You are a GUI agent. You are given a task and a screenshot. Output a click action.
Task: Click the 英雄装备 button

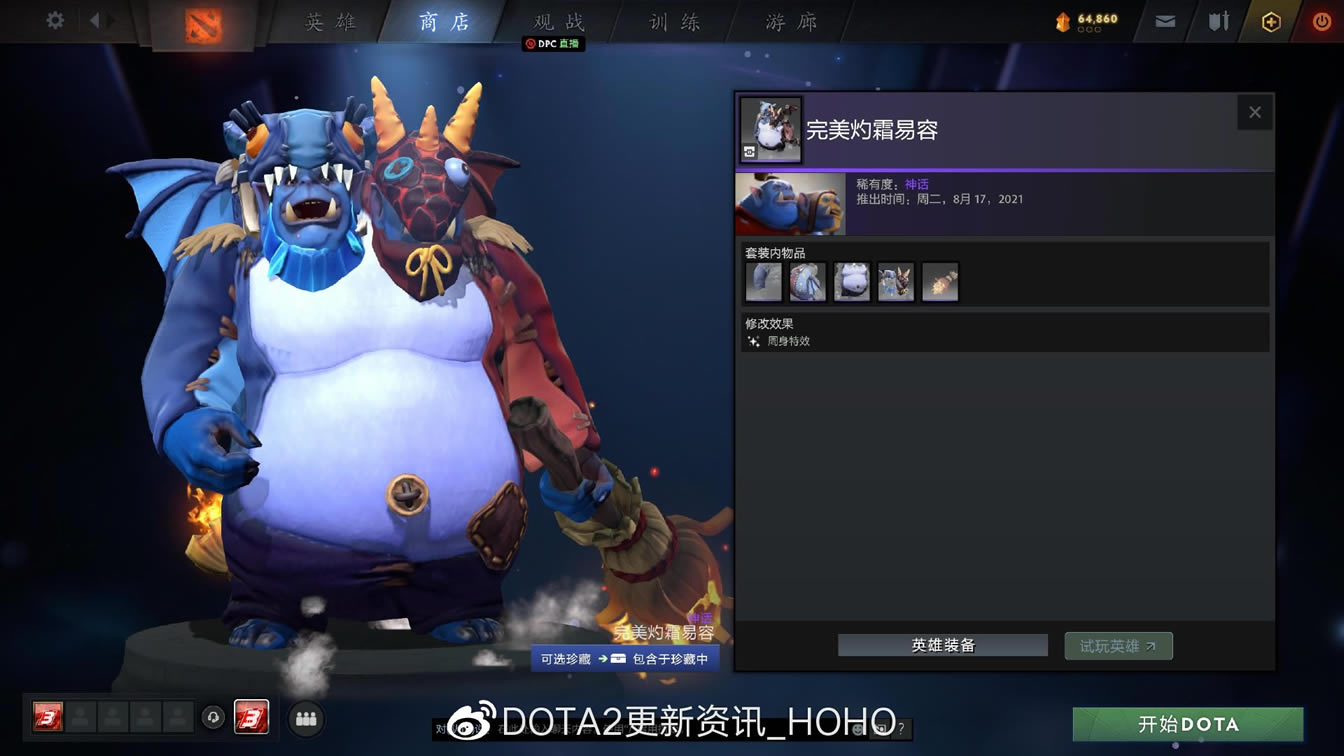[941, 645]
